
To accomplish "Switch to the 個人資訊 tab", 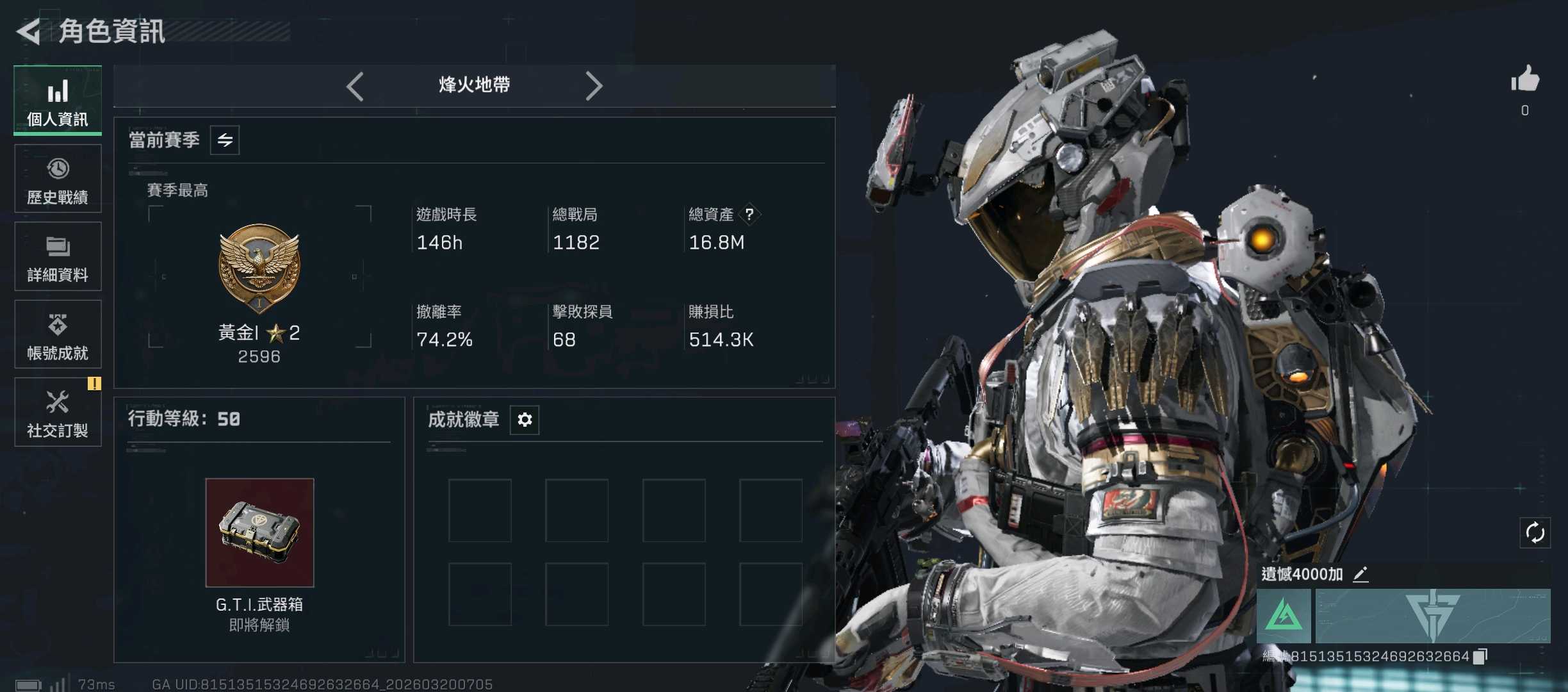I will pyautogui.click(x=58, y=101).
